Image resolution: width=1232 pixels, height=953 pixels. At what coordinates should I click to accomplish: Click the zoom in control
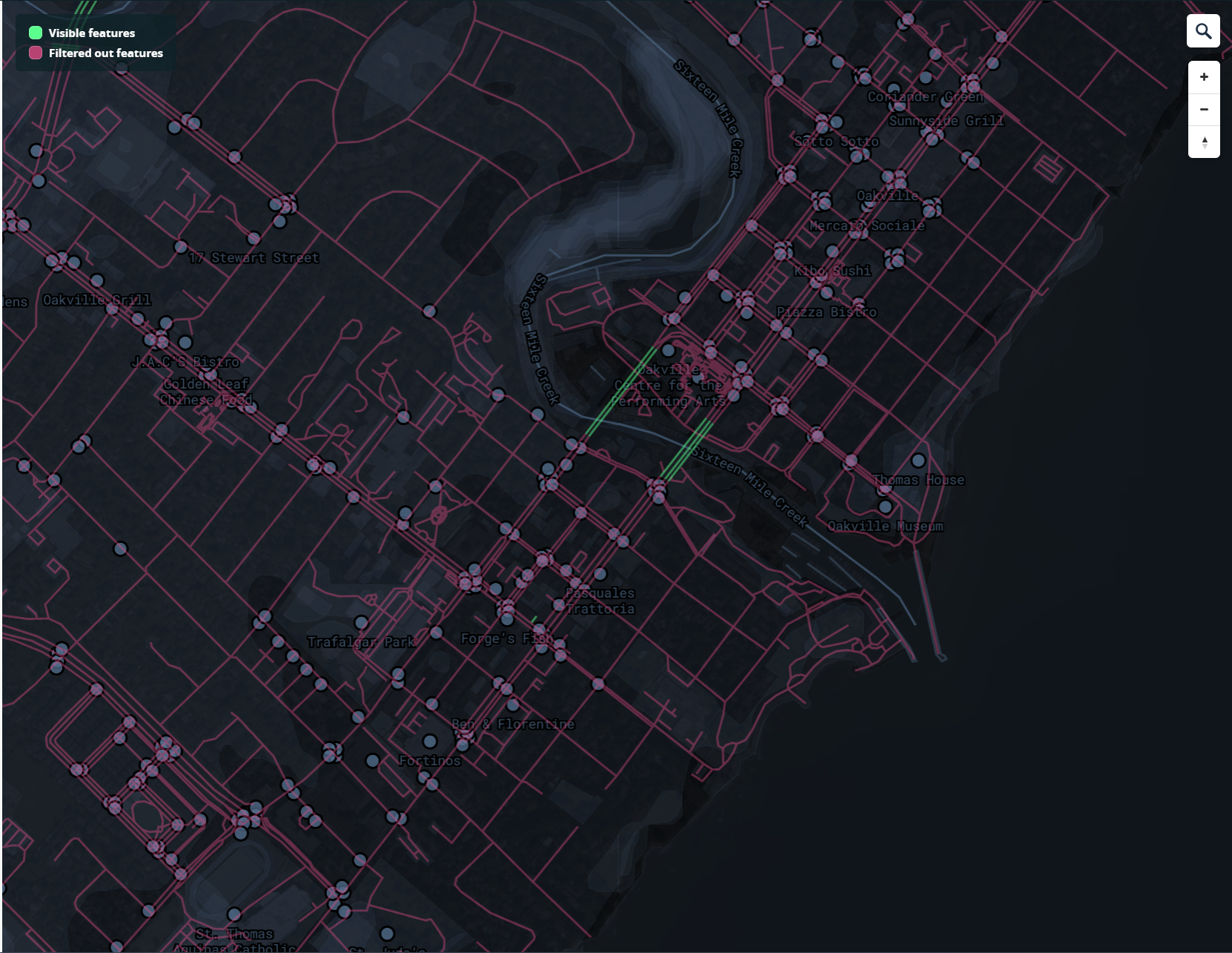pos(1204,75)
